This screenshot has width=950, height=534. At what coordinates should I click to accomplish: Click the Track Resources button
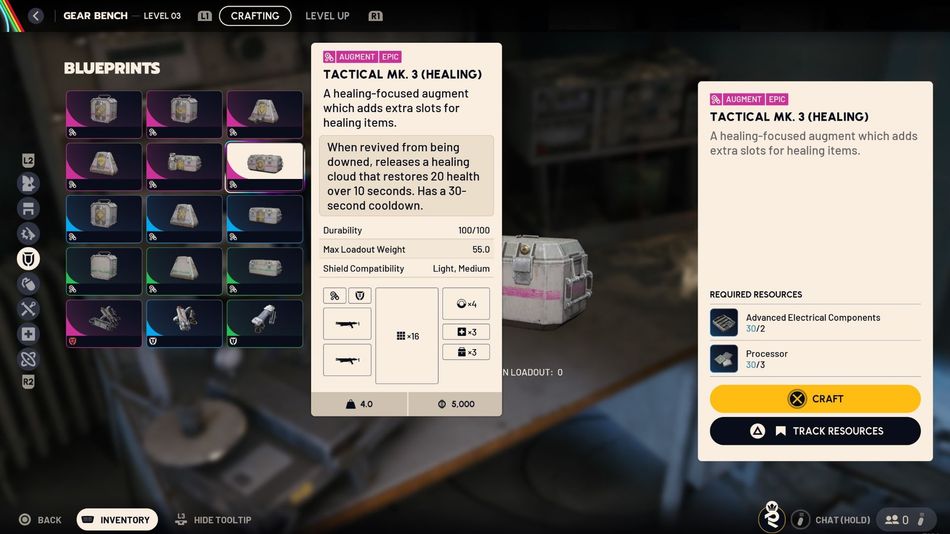815,431
